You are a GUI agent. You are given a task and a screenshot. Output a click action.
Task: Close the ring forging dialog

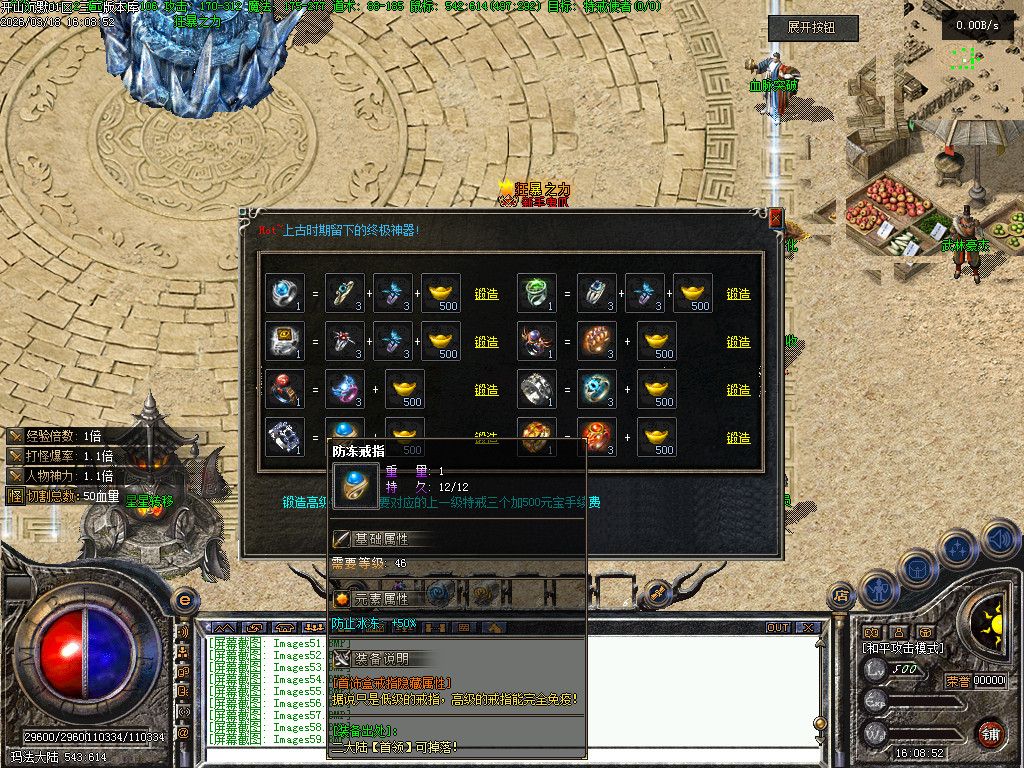(x=775, y=217)
